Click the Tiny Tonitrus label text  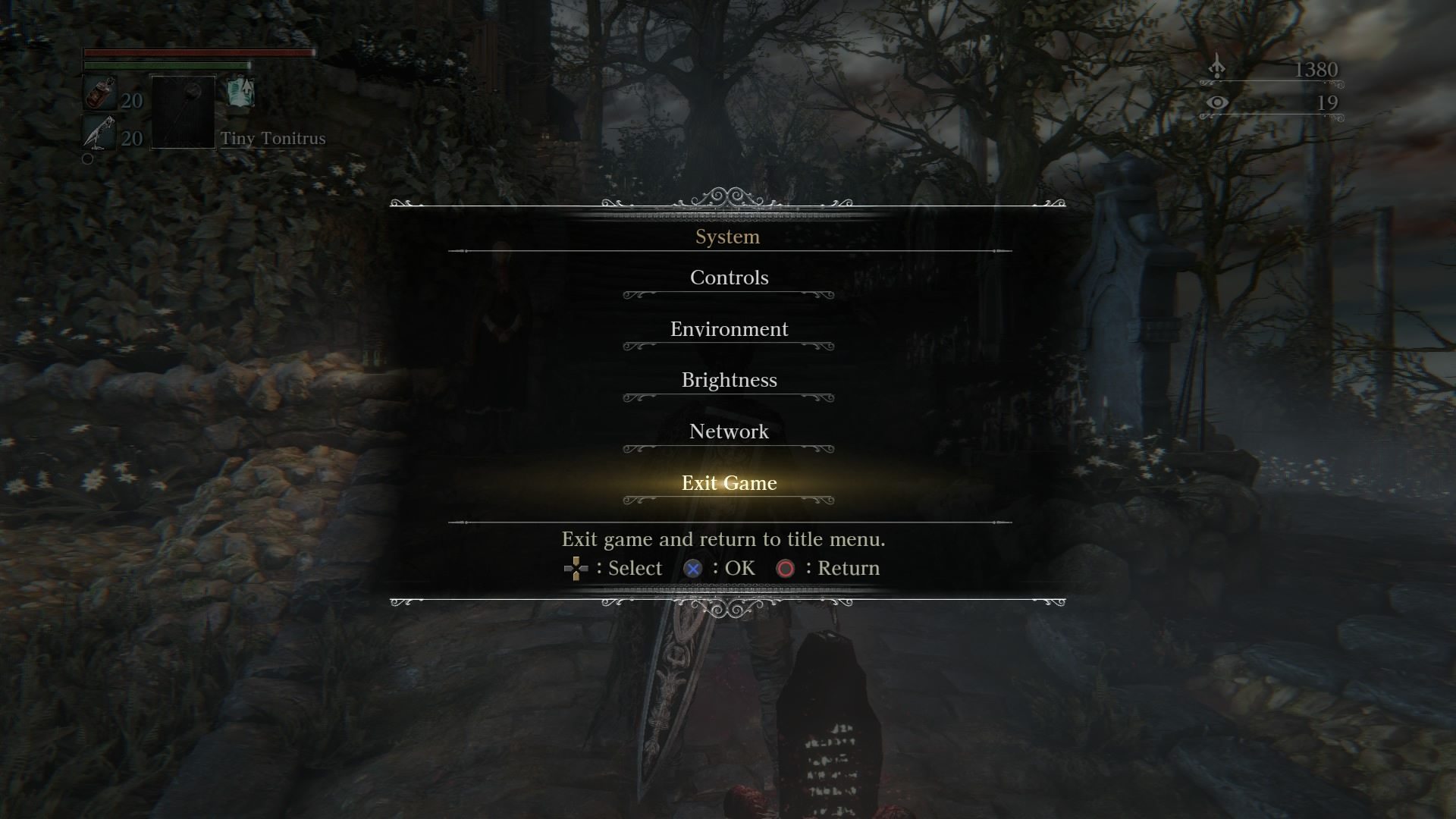point(274,139)
